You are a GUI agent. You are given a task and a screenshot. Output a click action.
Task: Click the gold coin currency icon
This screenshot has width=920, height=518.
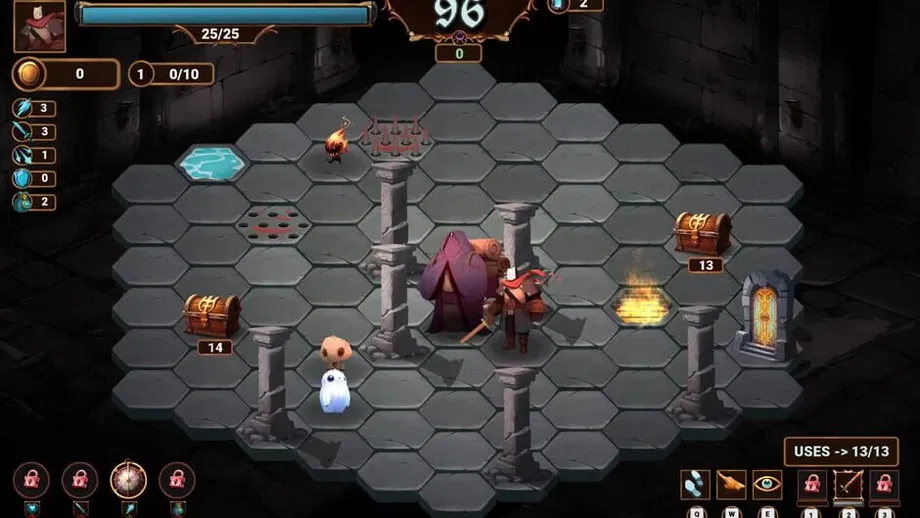27,74
